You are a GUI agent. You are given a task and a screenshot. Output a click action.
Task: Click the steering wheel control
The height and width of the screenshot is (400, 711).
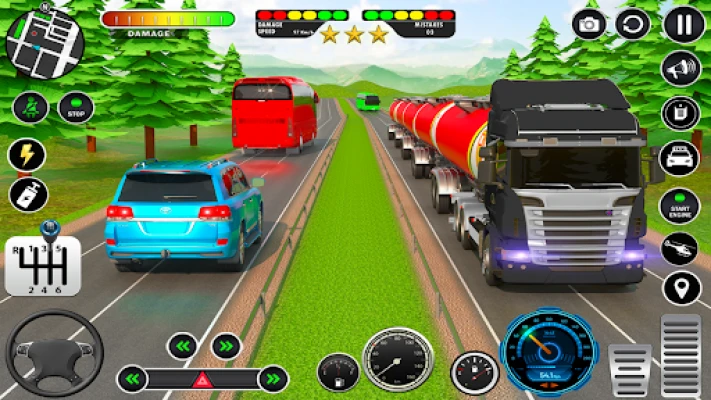pyautogui.click(x=55, y=352)
